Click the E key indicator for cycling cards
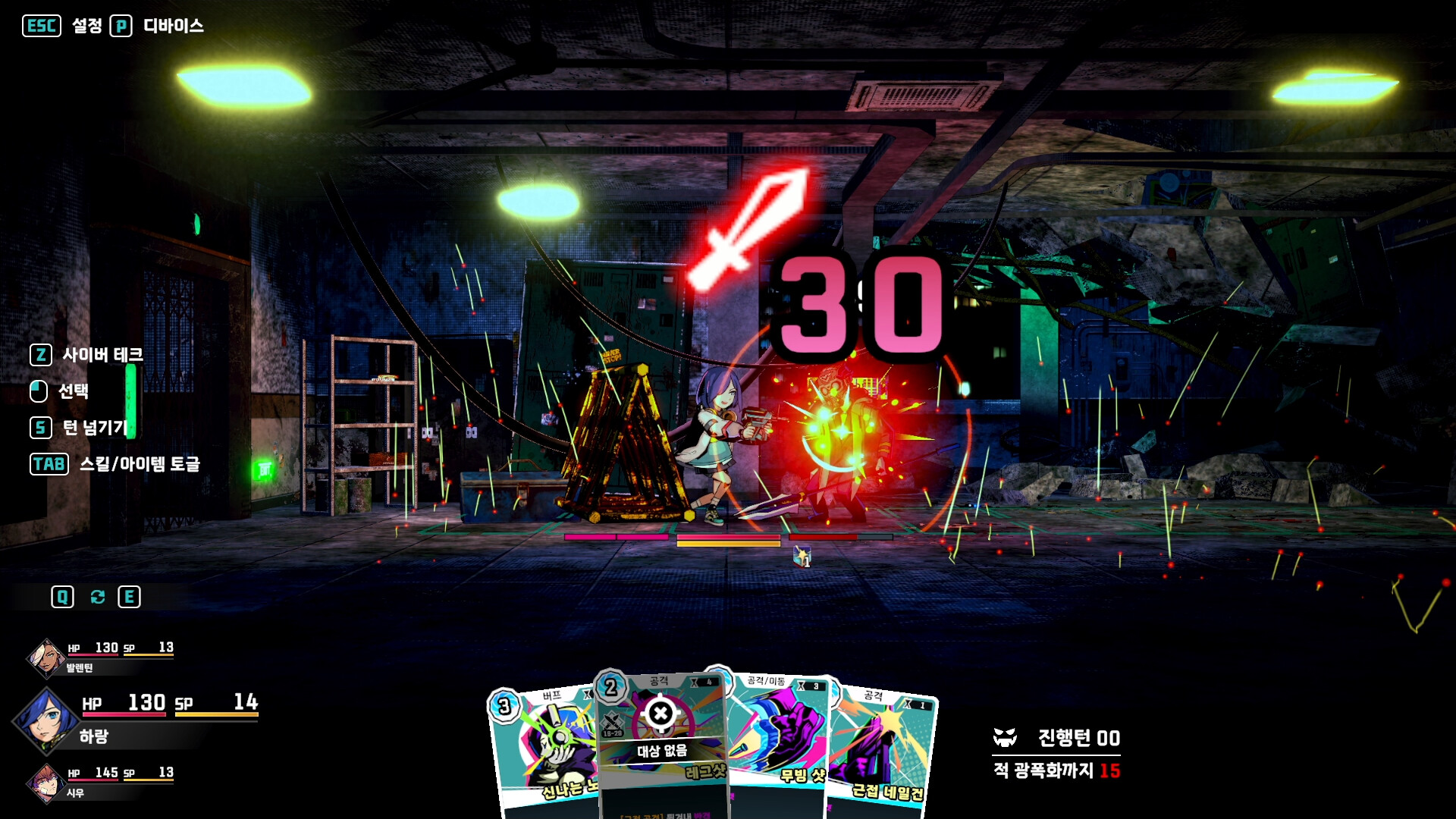The image size is (1456, 819). [130, 597]
